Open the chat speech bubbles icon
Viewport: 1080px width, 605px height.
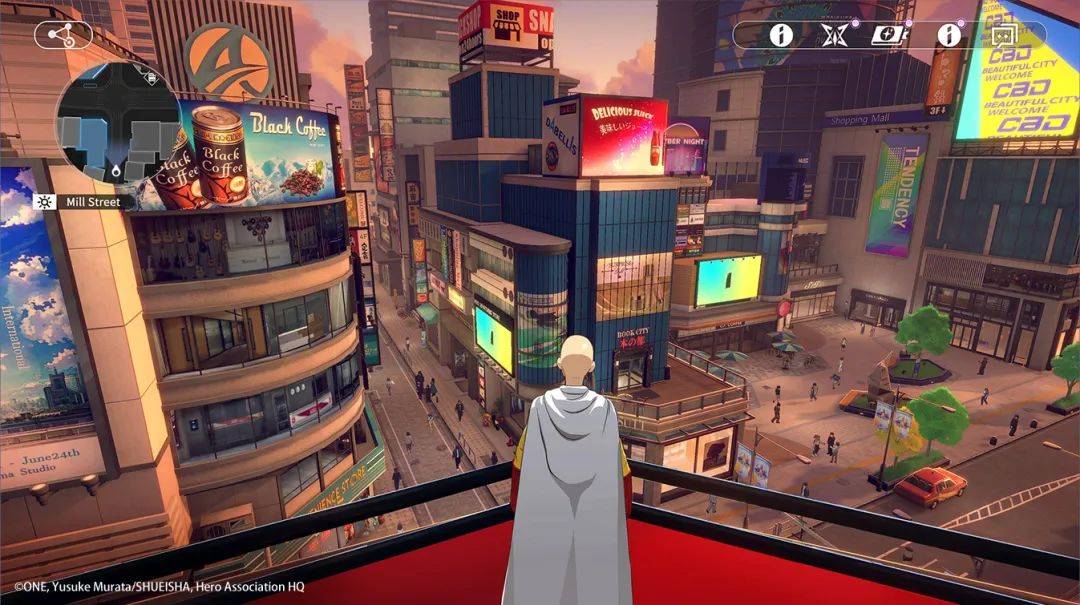click(1003, 35)
